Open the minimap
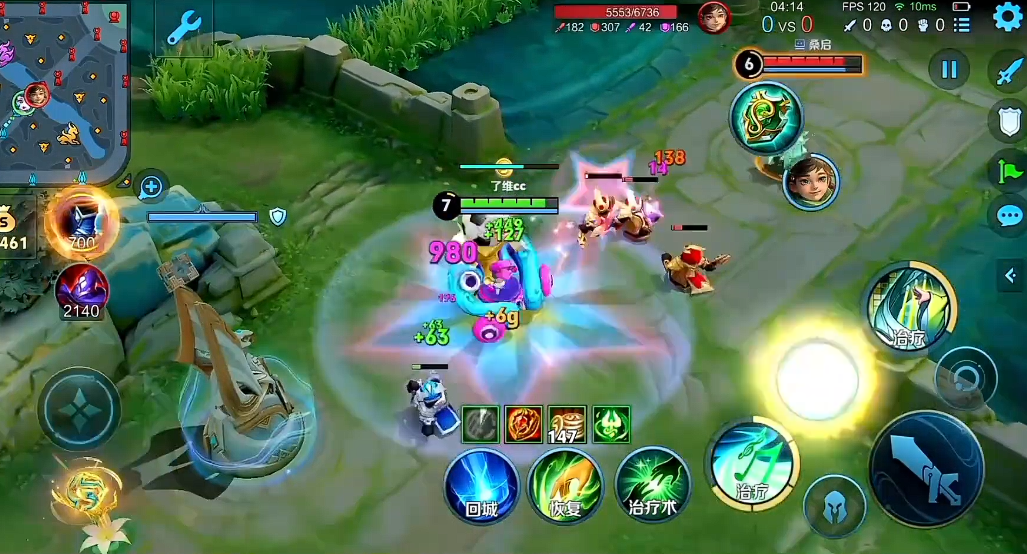Viewport: 1027px width, 554px height. click(x=62, y=92)
